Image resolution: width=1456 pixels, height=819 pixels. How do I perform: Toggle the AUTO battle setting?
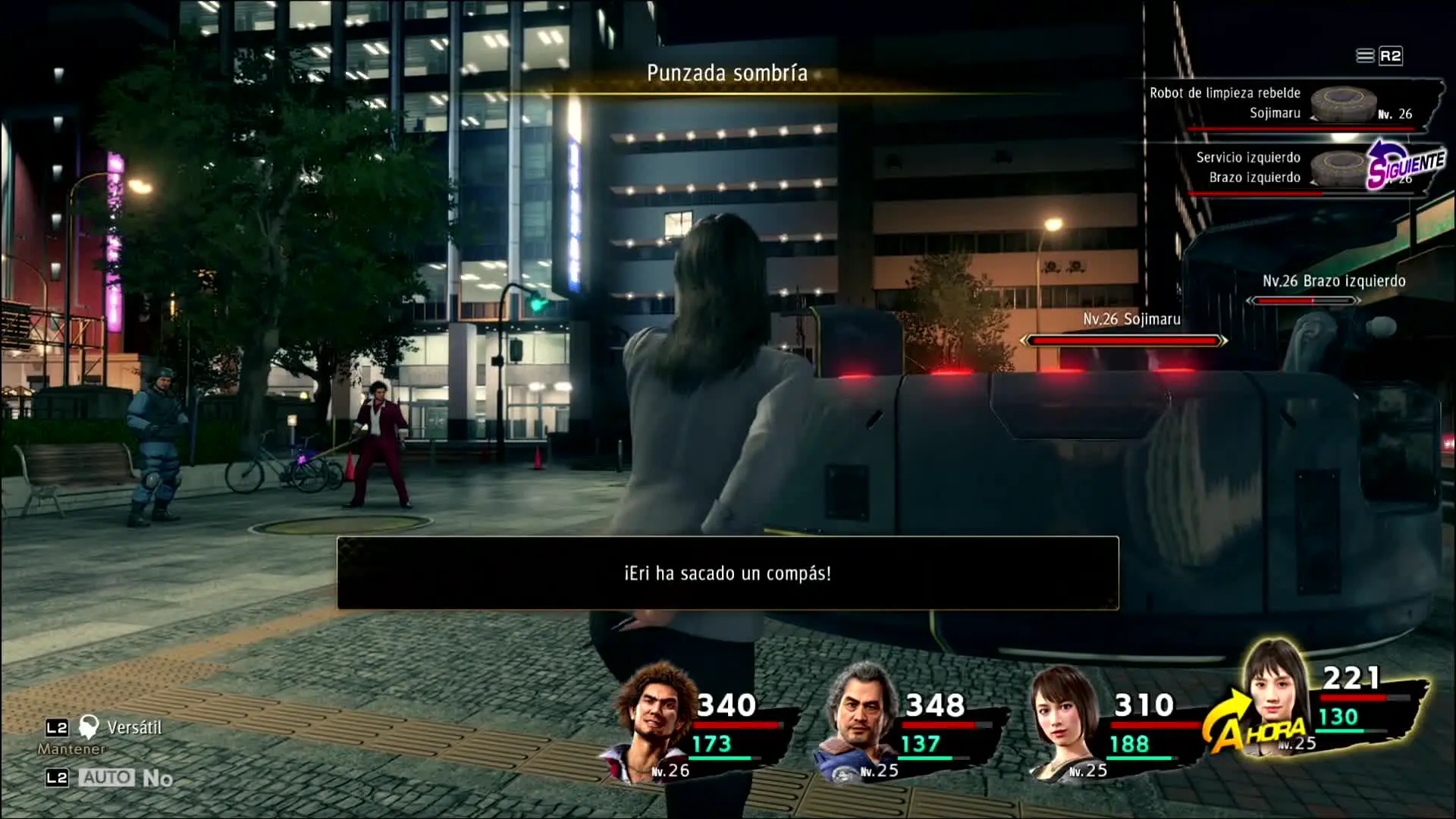coord(108,778)
